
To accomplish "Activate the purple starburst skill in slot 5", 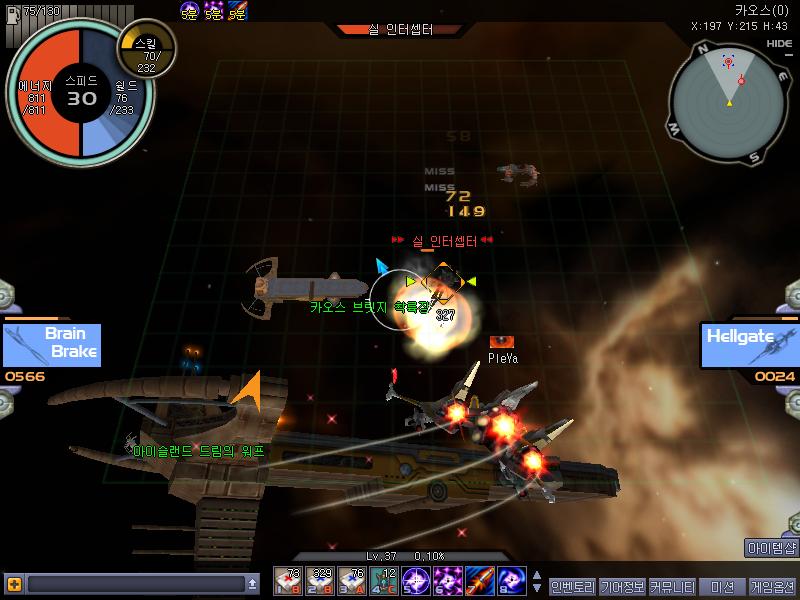I will (x=416, y=581).
